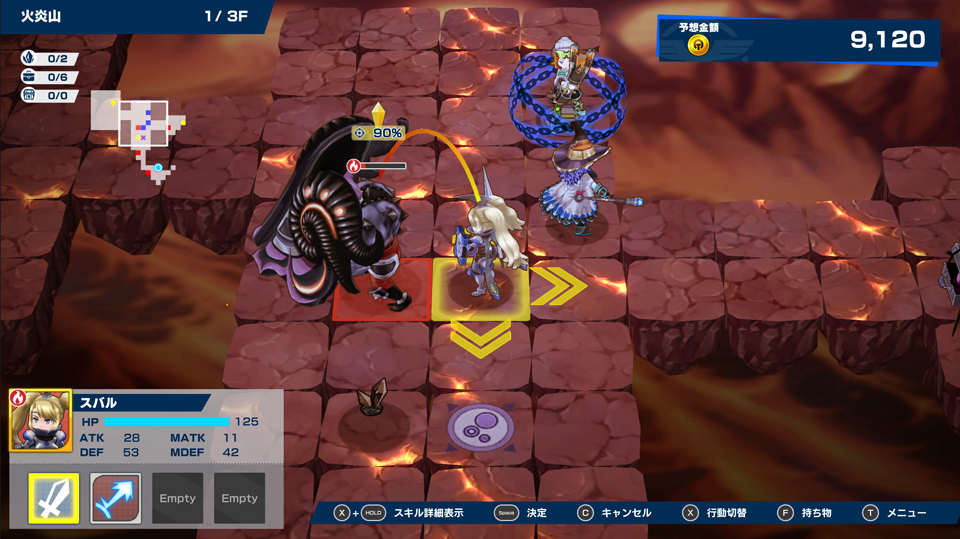Select the sword attack skill icon

click(x=54, y=498)
